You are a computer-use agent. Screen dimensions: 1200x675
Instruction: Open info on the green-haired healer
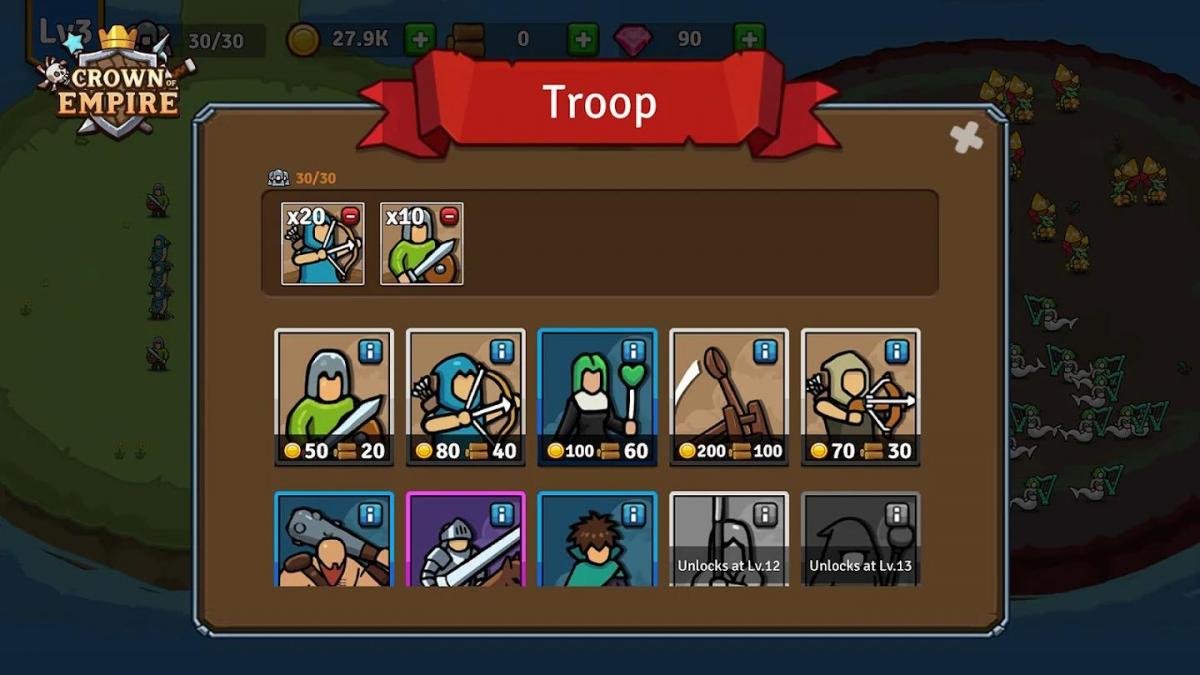click(634, 351)
